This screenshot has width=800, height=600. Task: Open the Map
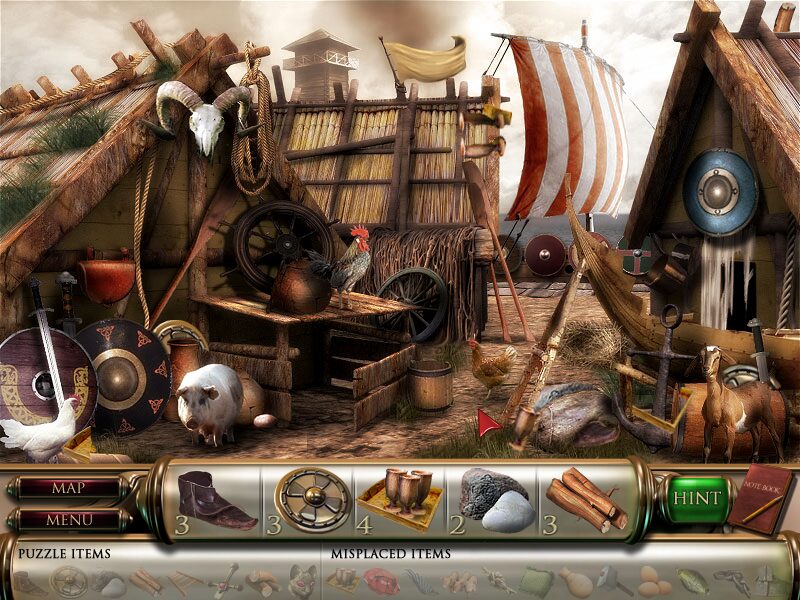pyautogui.click(x=68, y=489)
